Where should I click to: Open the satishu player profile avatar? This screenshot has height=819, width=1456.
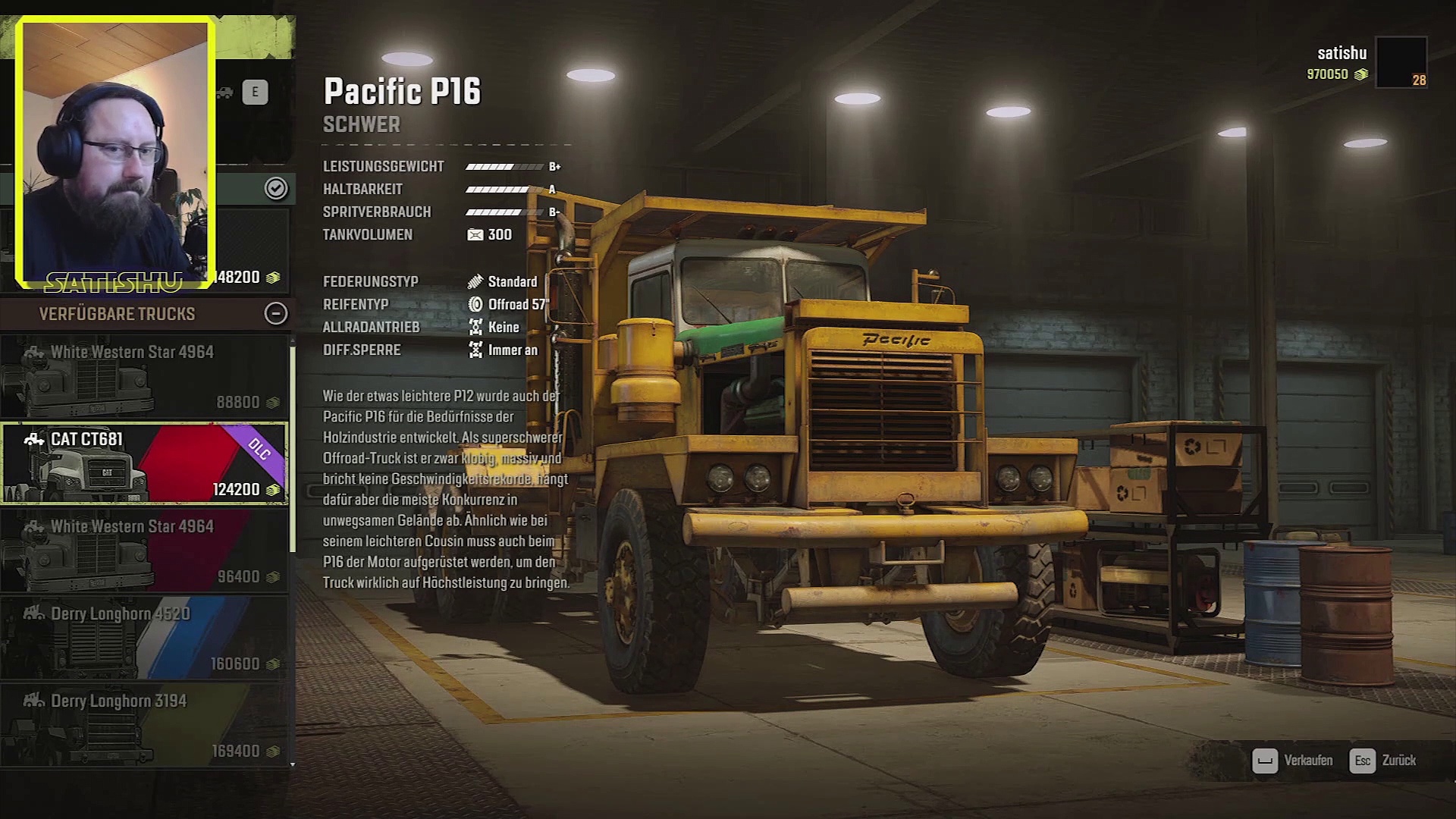click(1401, 62)
